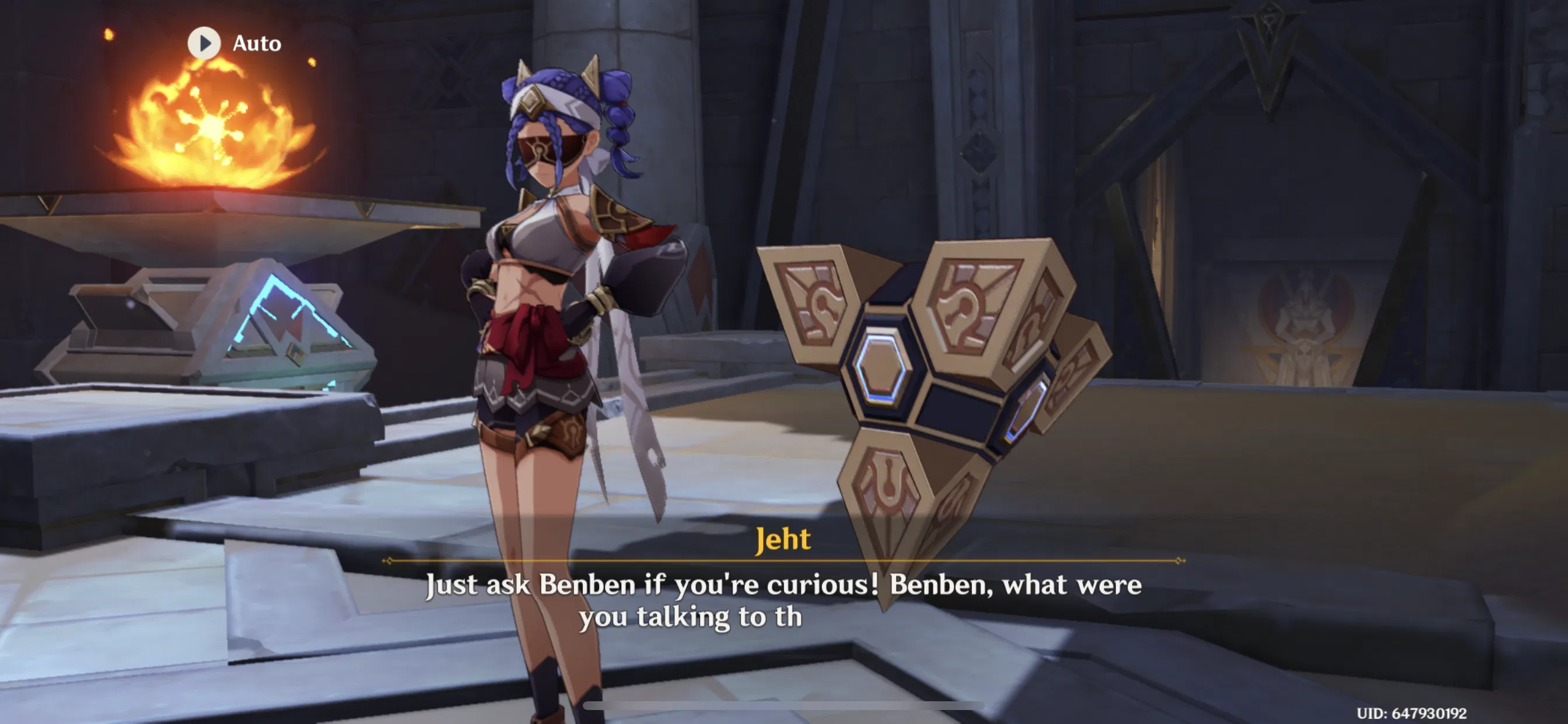The width and height of the screenshot is (1568, 724).
Task: Click the speaker name Jeht
Action: pos(784,538)
